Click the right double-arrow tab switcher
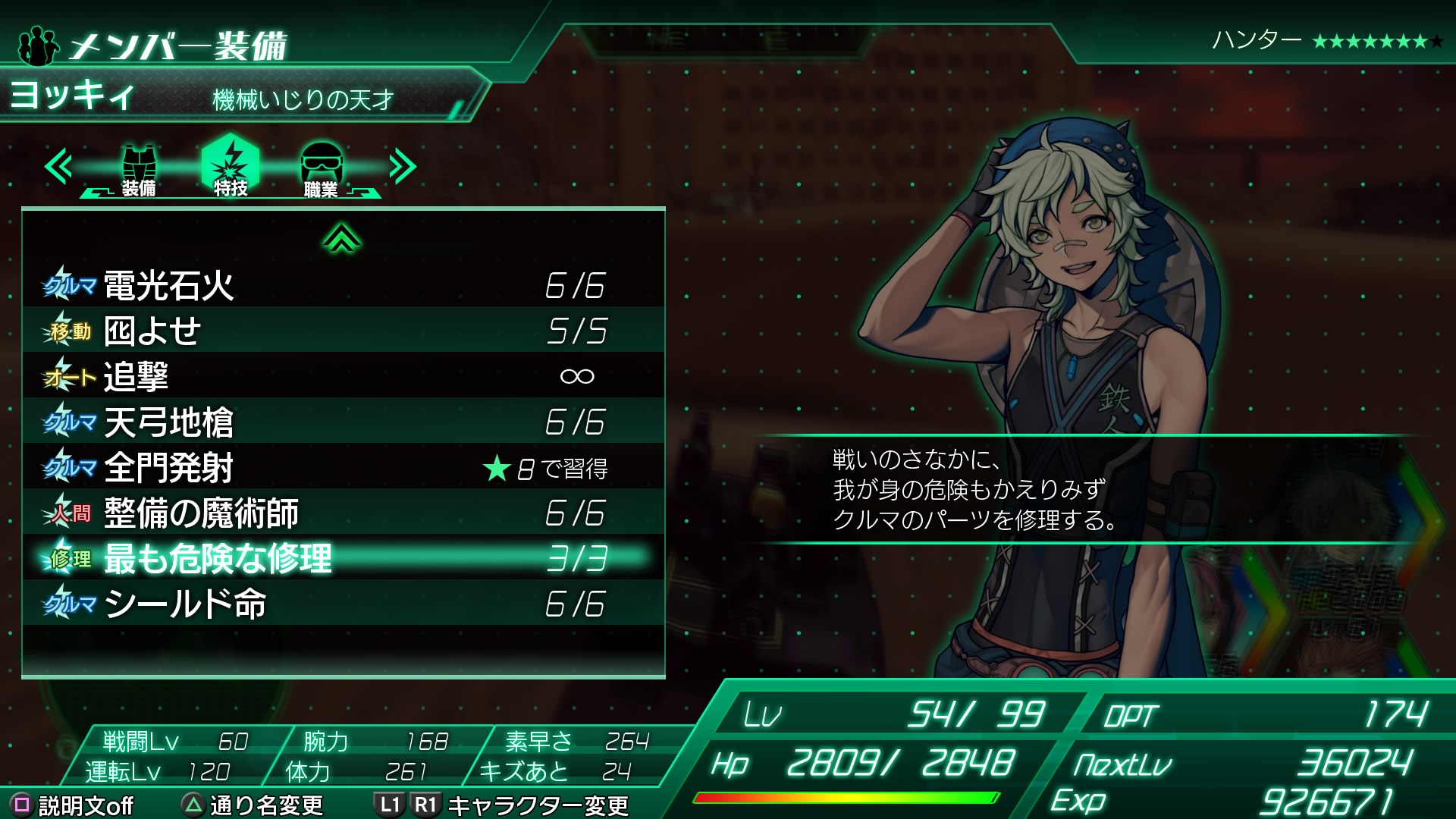1456x819 pixels. click(403, 167)
